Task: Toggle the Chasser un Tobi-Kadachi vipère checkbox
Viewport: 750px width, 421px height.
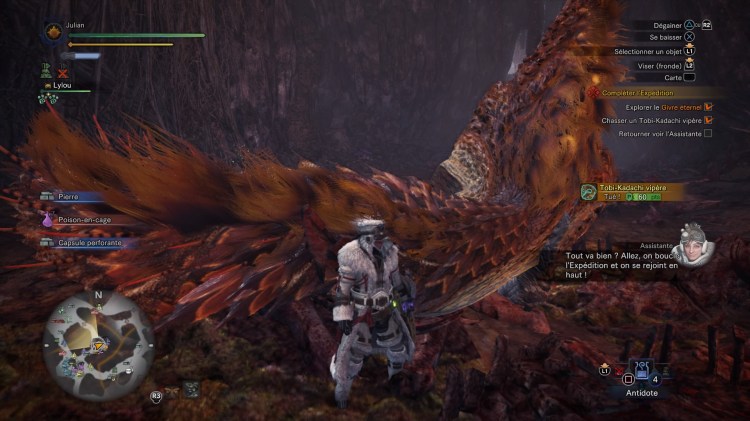Action: coord(708,120)
